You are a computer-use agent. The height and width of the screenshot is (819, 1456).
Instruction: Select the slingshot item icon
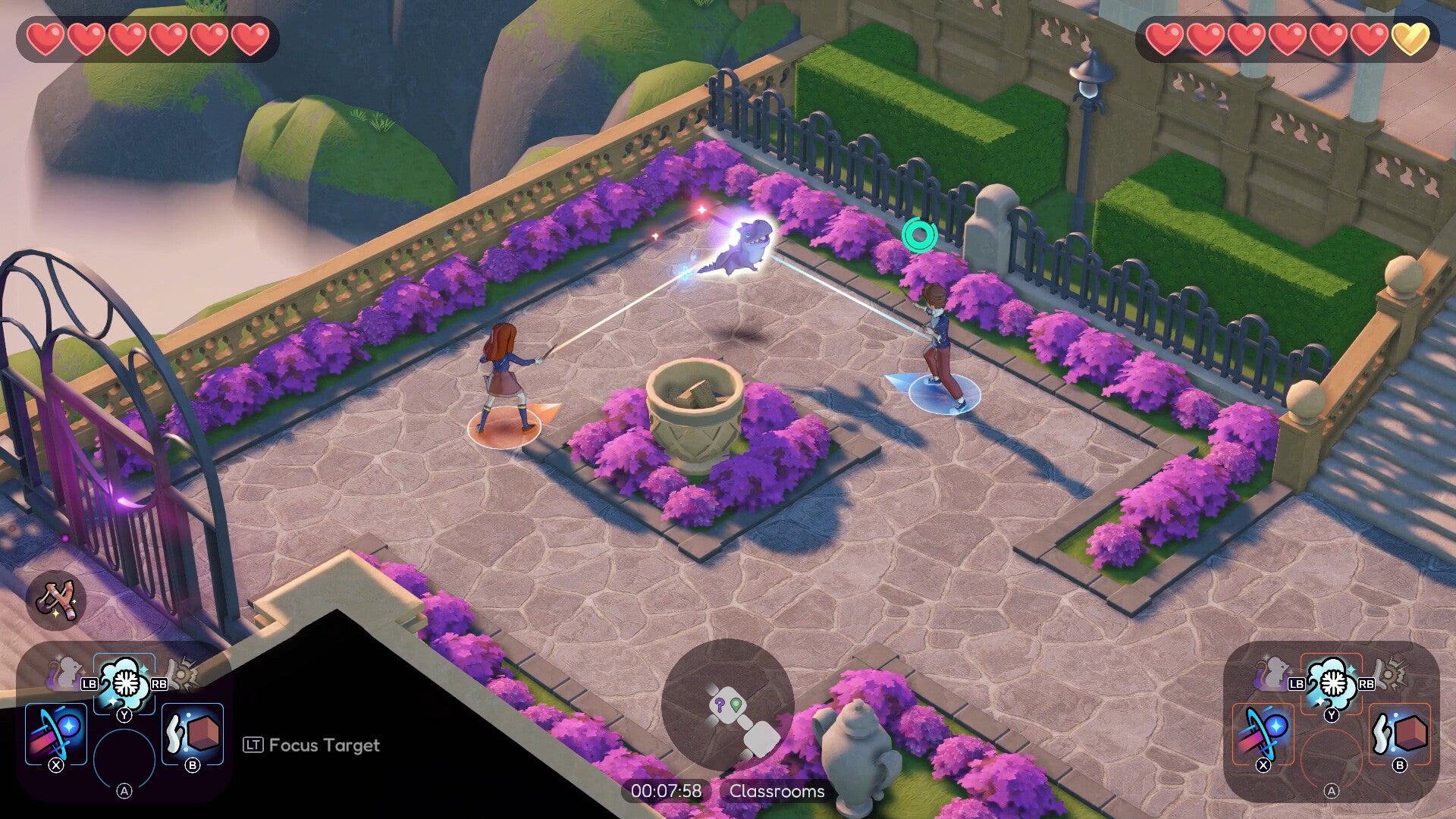coord(56,601)
